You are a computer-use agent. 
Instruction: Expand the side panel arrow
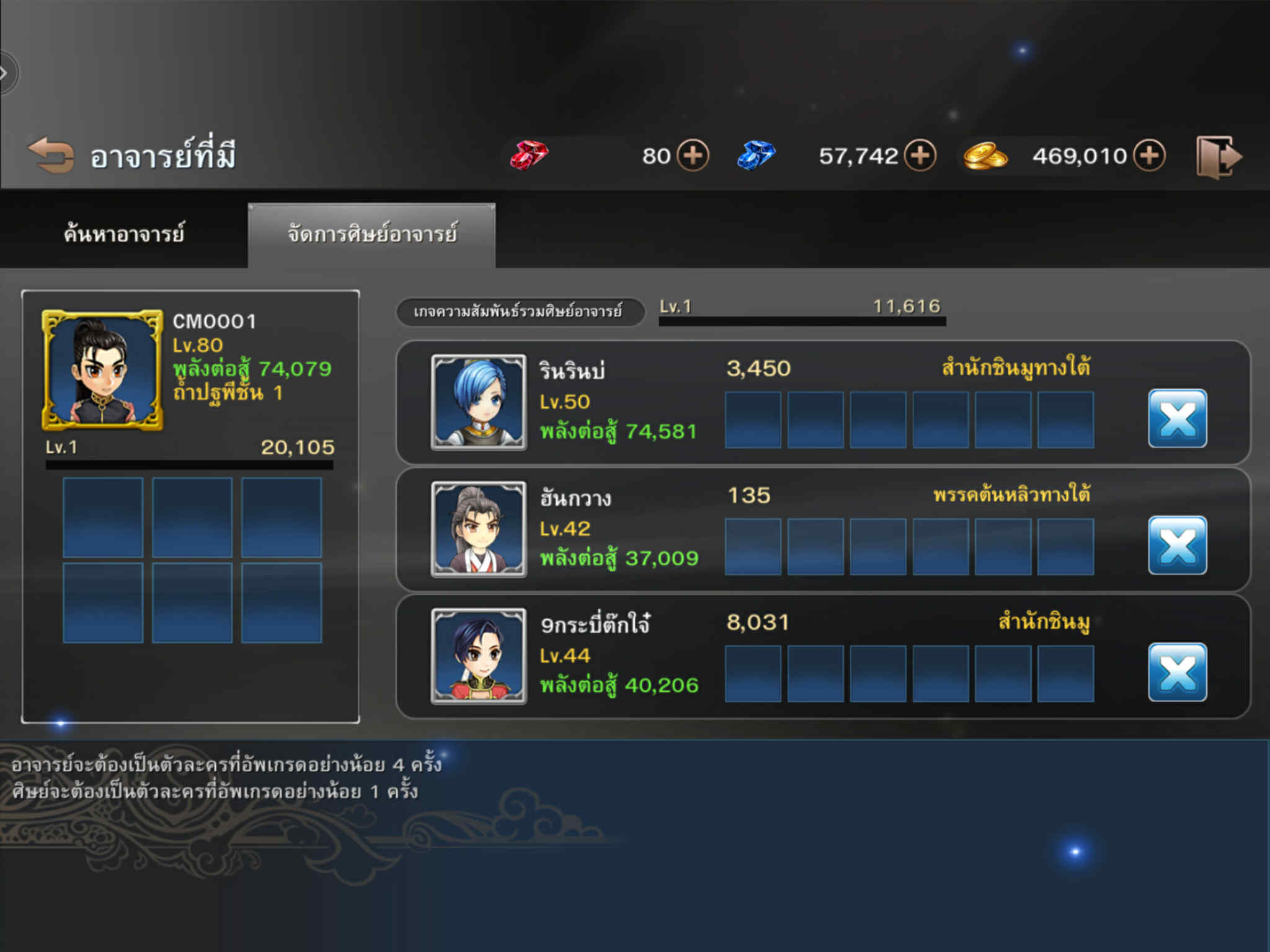[x=6, y=73]
